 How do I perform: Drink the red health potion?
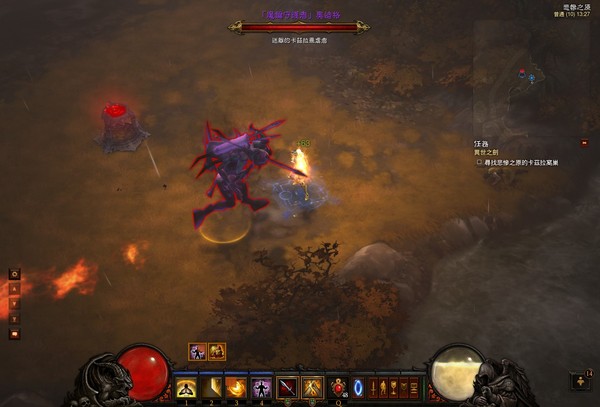pyautogui.click(x=338, y=386)
